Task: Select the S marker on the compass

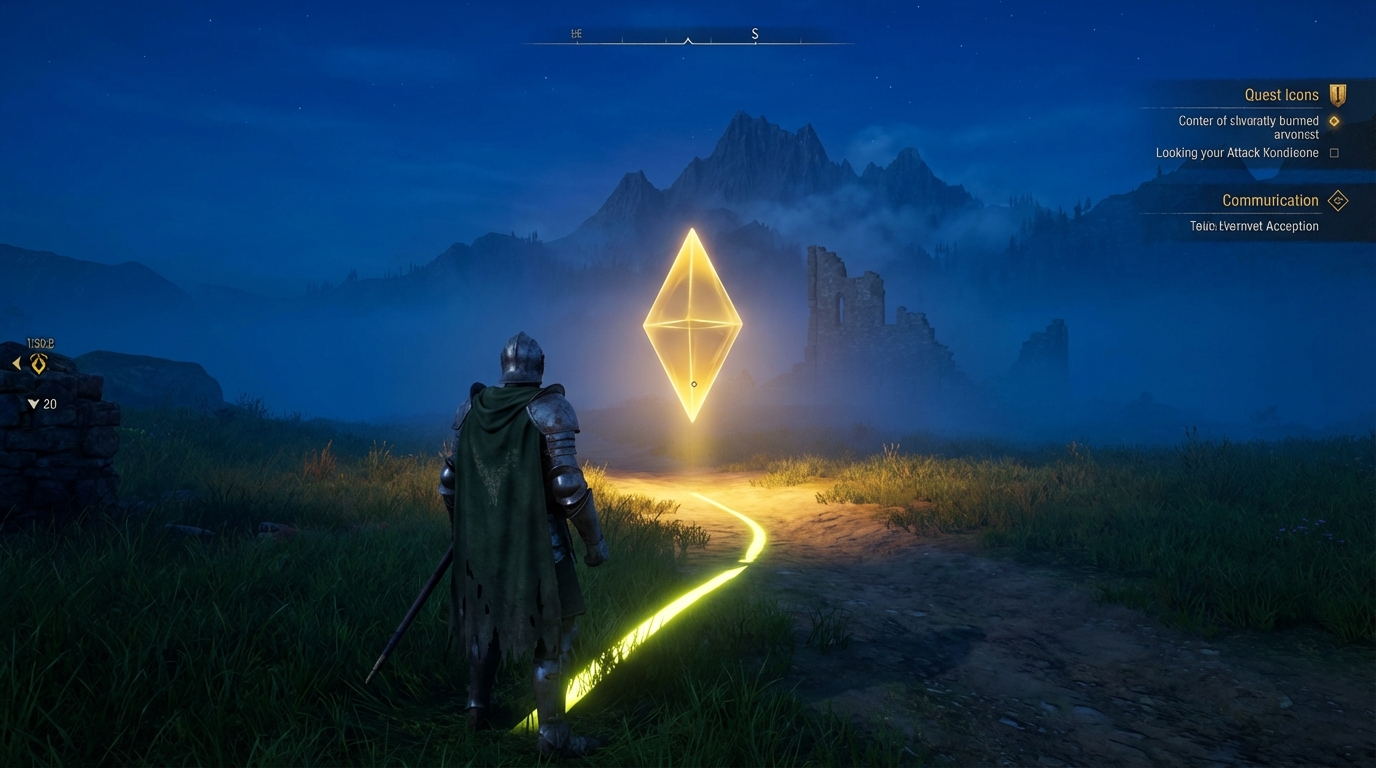Action: pos(755,33)
